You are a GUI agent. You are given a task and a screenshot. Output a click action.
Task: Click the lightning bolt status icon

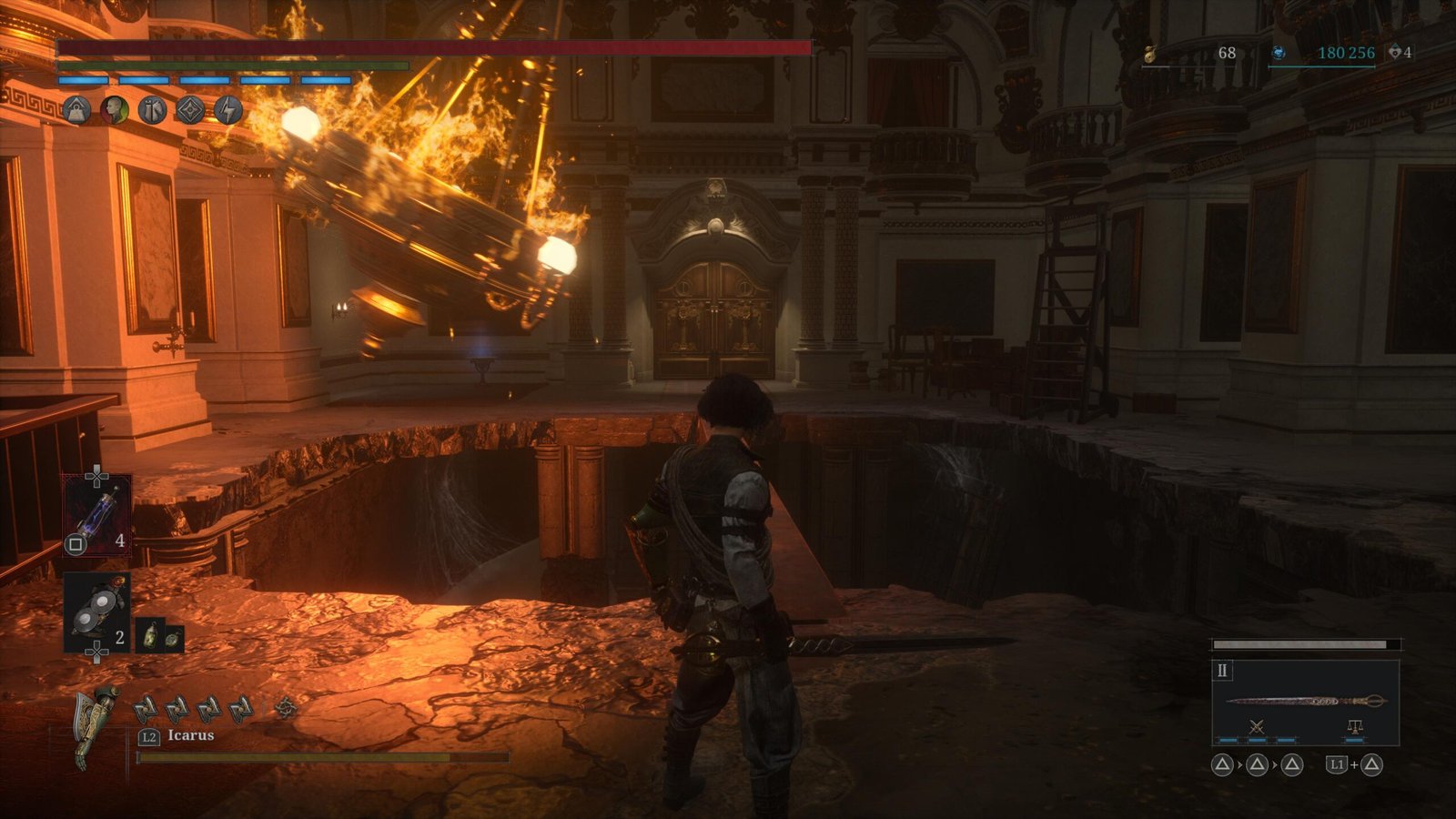[x=227, y=110]
